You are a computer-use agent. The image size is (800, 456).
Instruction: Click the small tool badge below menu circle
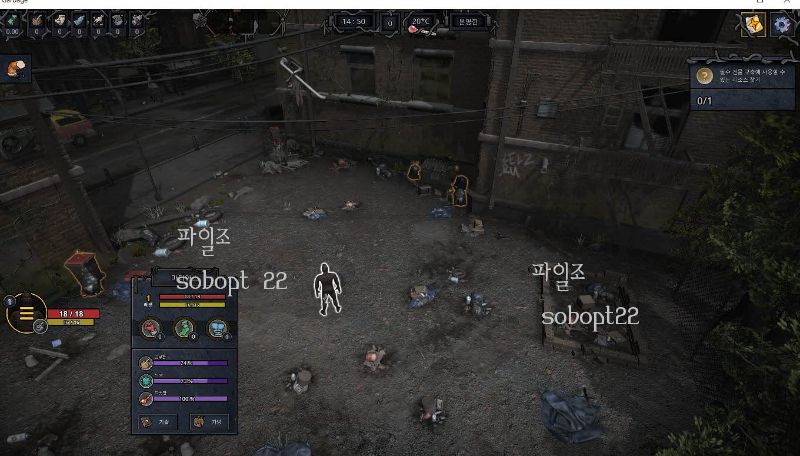(x=40, y=326)
